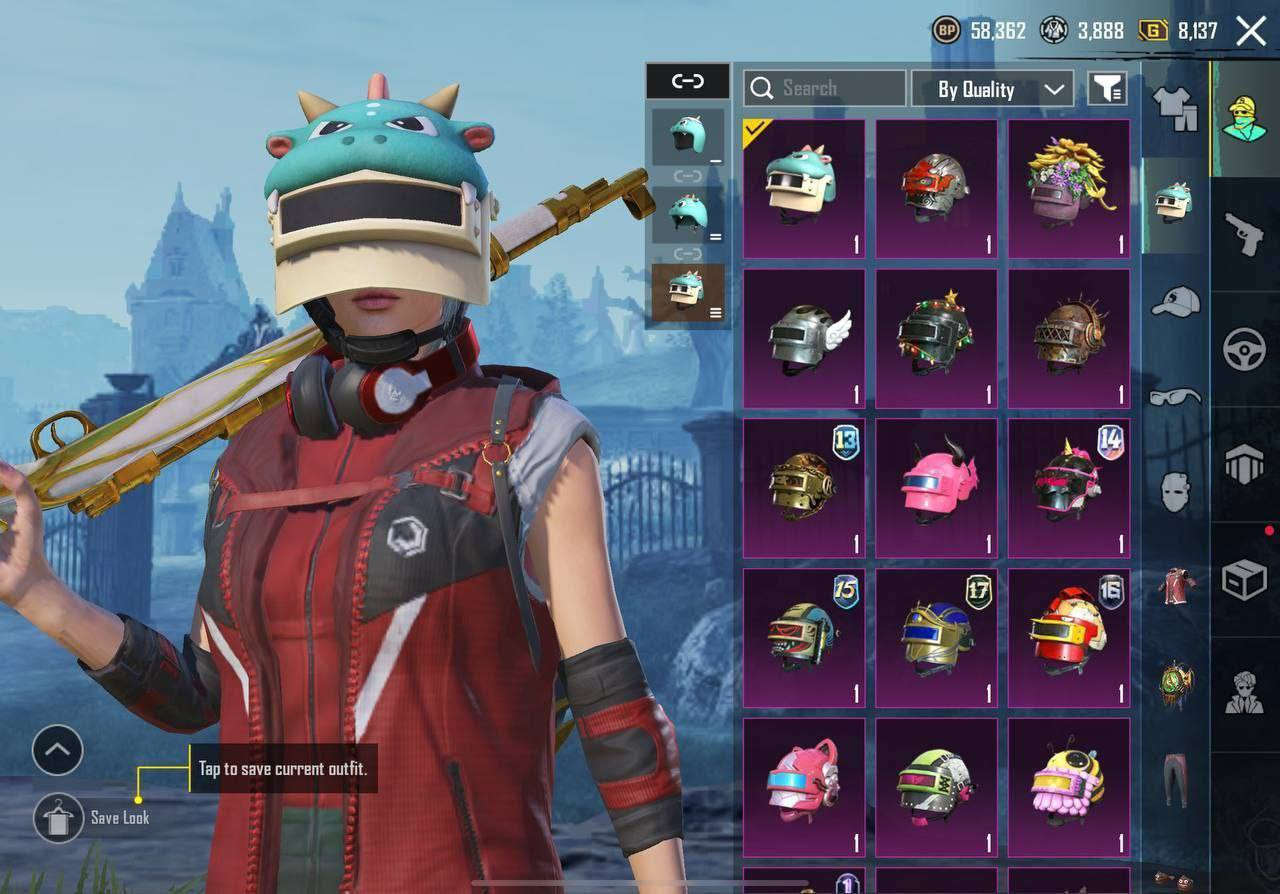
Task: Open the steering wheel vehicles tab
Action: click(x=1245, y=350)
